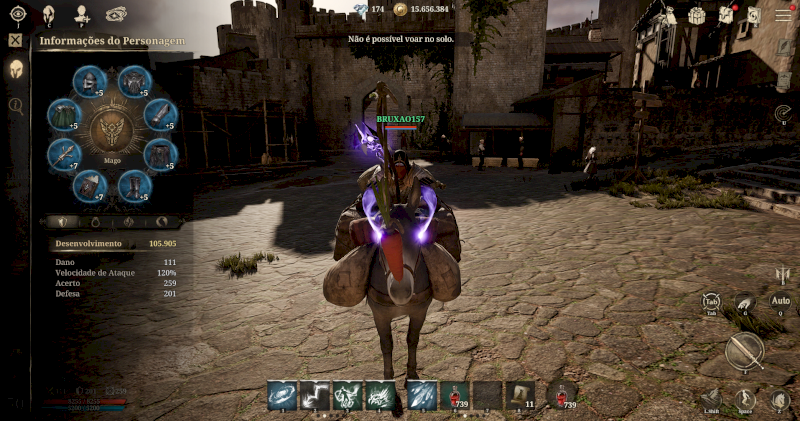Viewport: 800px width, 421px height.
Task: Select the staff weapon equipment slot
Action: coord(63,153)
